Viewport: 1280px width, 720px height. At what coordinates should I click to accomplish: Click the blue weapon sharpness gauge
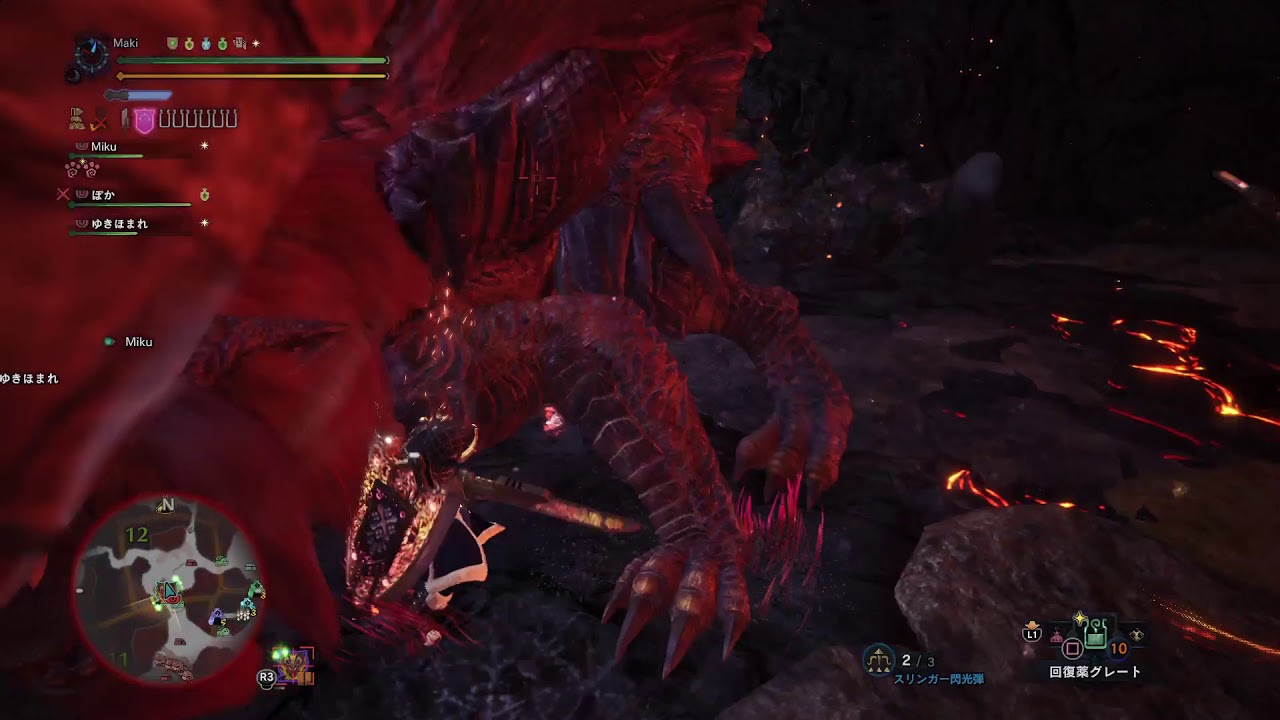[x=138, y=95]
